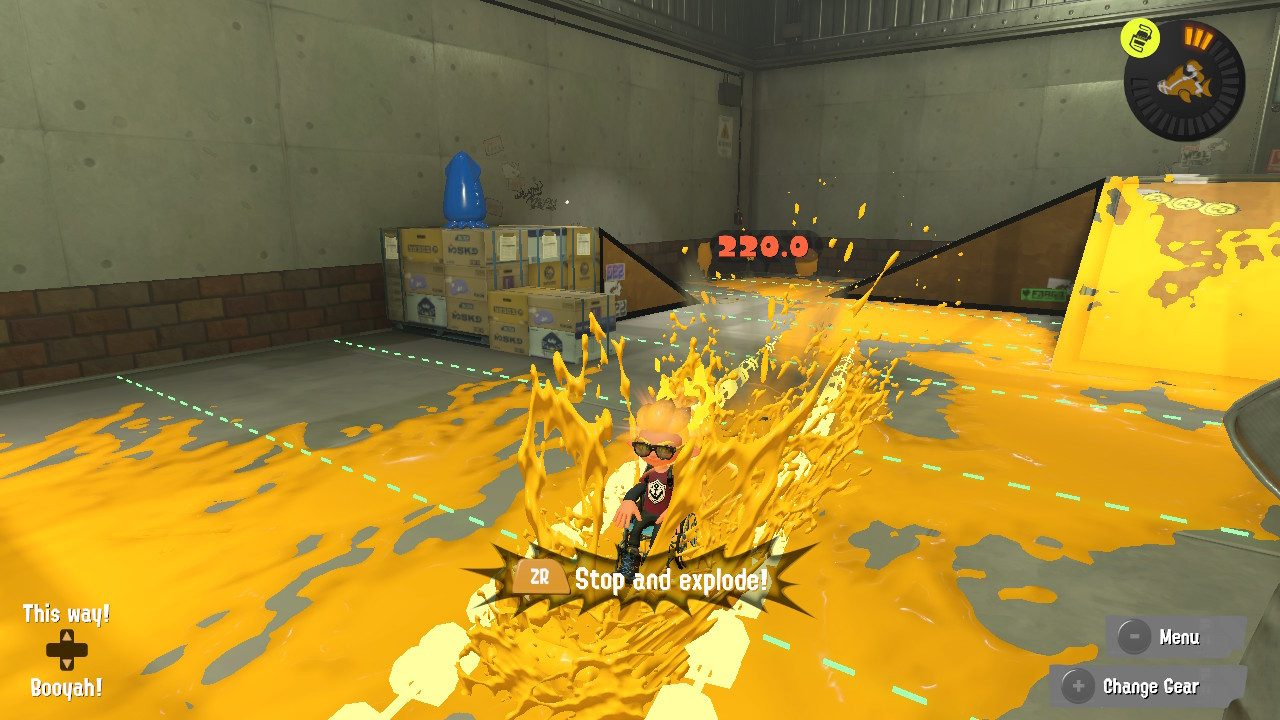
Task: Open the Change Gear screen
Action: coord(1148,687)
